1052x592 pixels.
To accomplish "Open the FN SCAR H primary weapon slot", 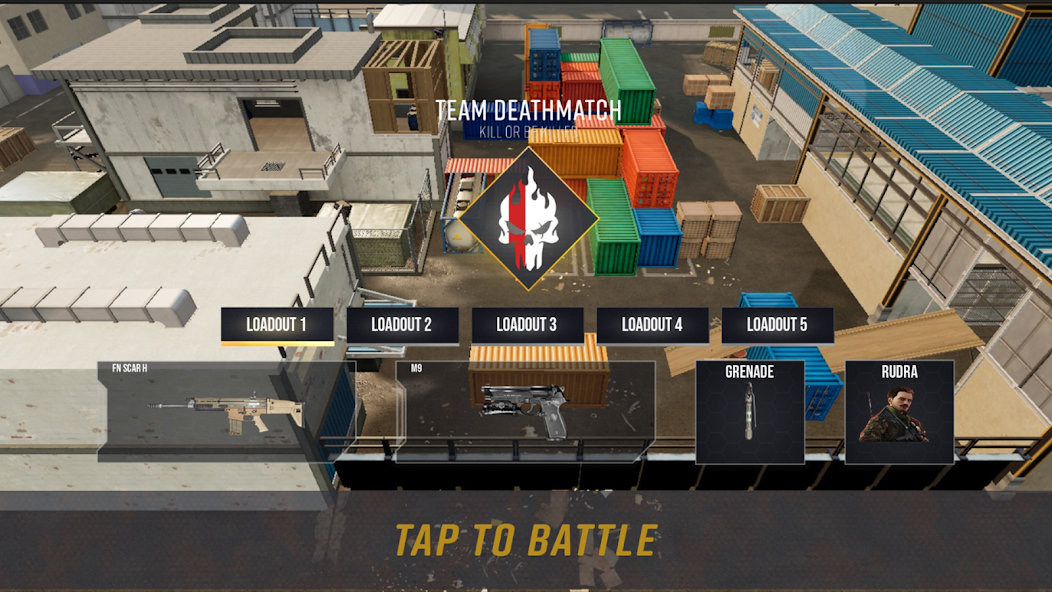I will 227,411.
